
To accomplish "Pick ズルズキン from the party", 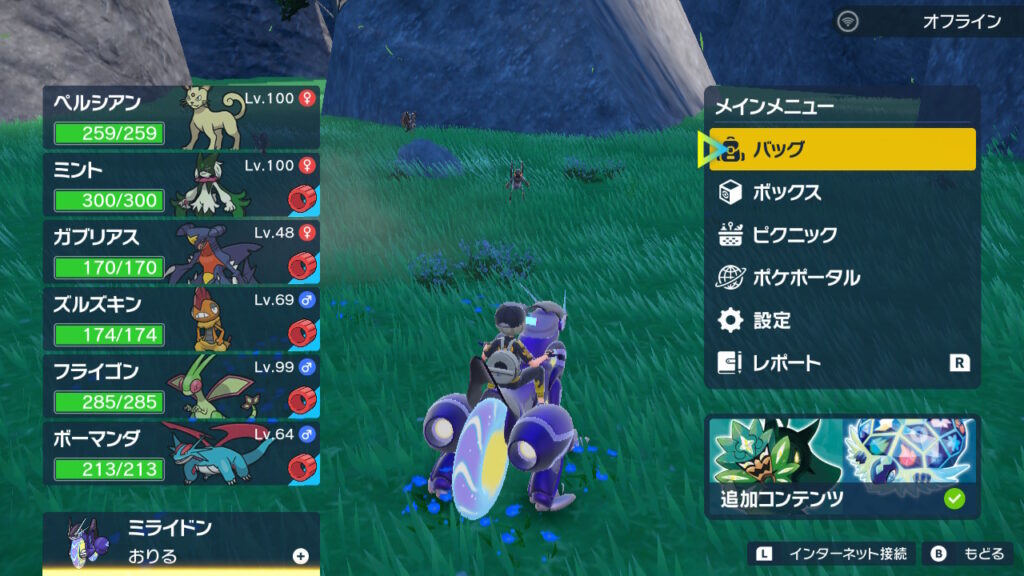I will pyautogui.click(x=181, y=320).
